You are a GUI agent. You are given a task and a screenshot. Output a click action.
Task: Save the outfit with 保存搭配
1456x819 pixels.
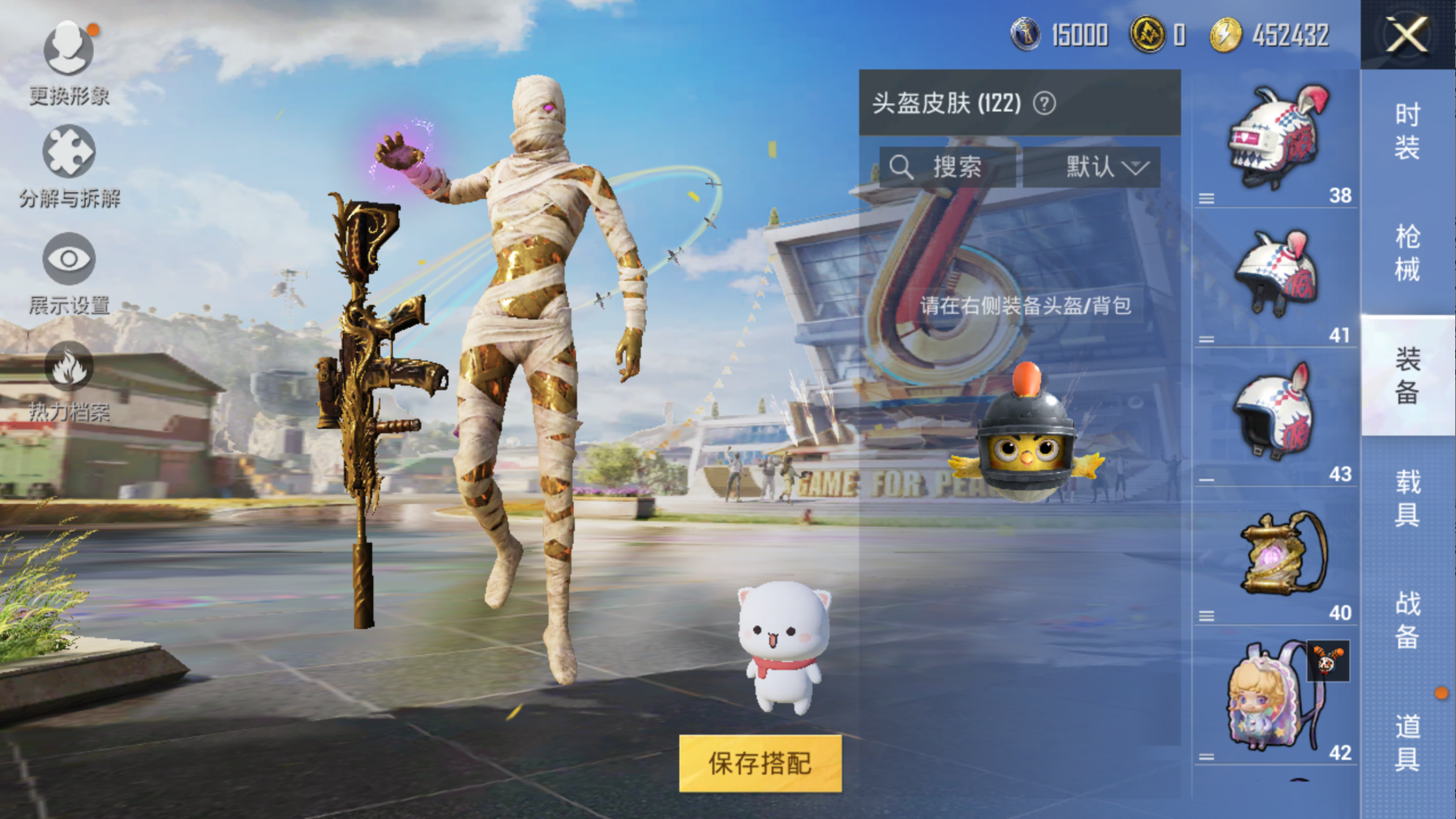760,763
